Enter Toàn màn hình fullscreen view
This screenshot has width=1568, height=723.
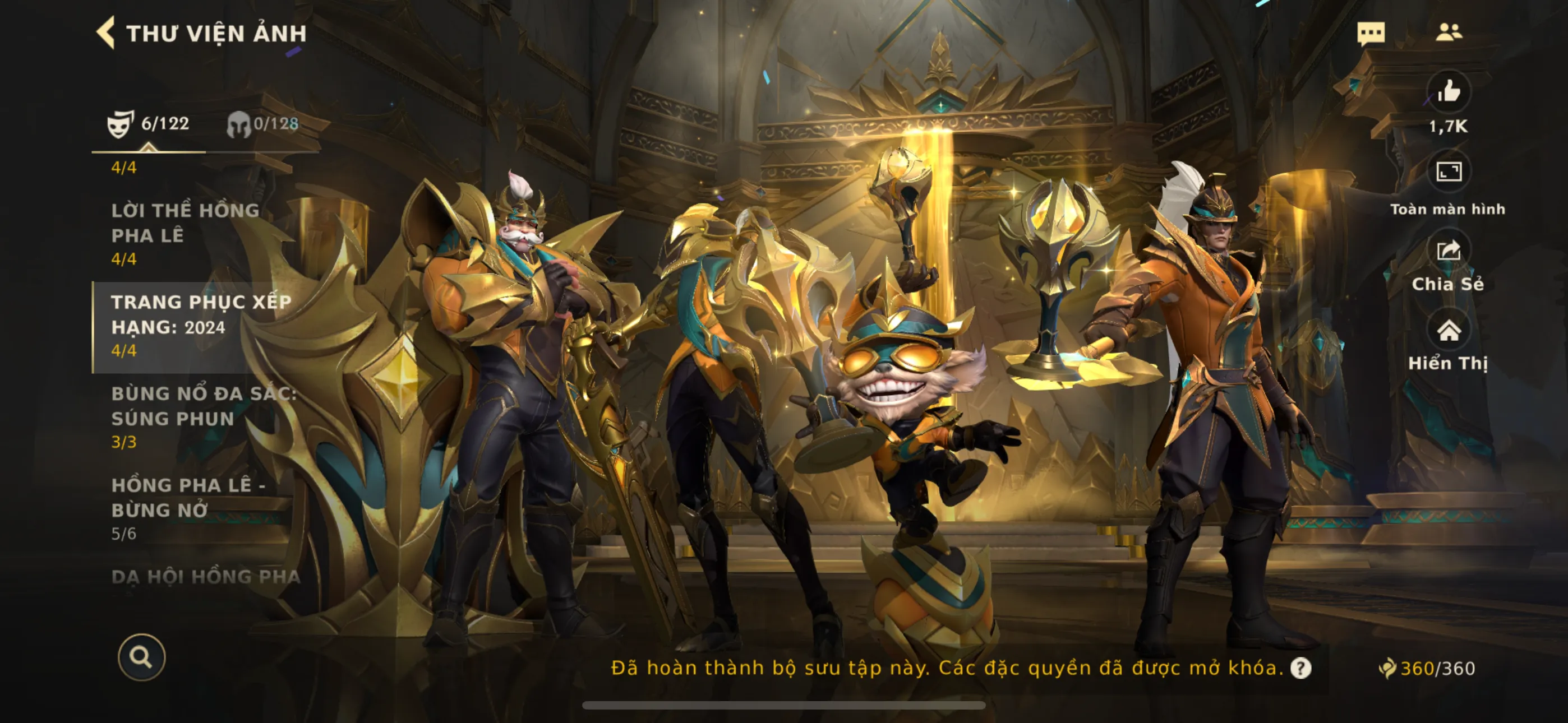click(x=1448, y=172)
